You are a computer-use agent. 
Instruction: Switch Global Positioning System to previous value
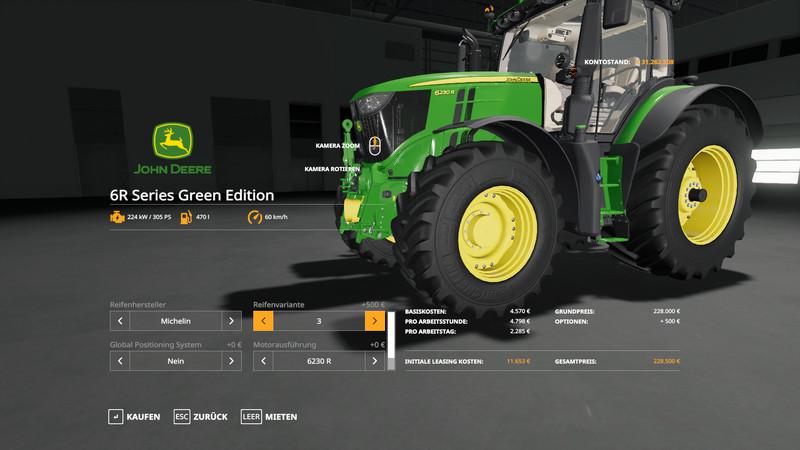[120, 361]
